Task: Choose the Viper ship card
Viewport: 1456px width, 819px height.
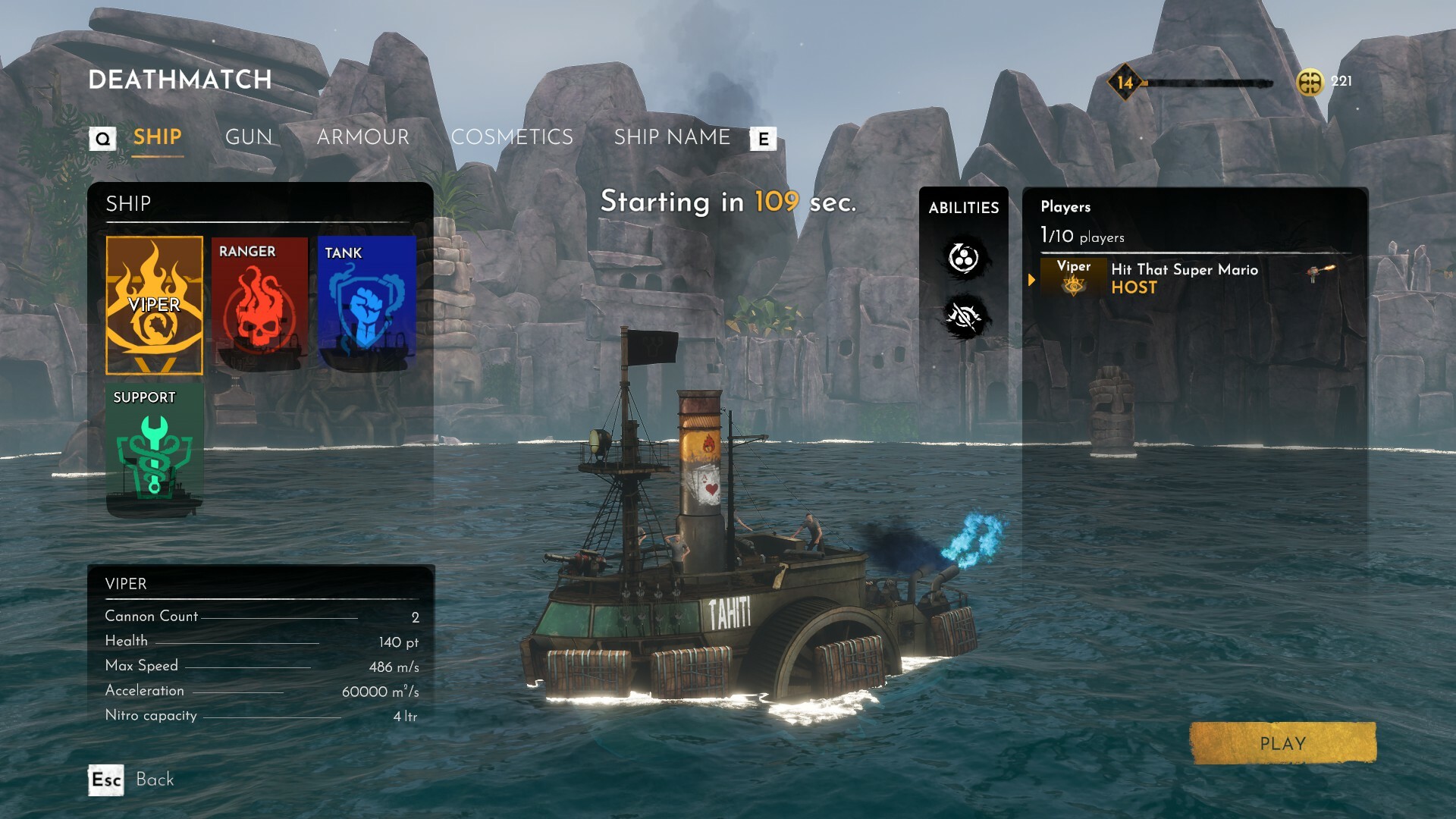Action: coord(155,305)
